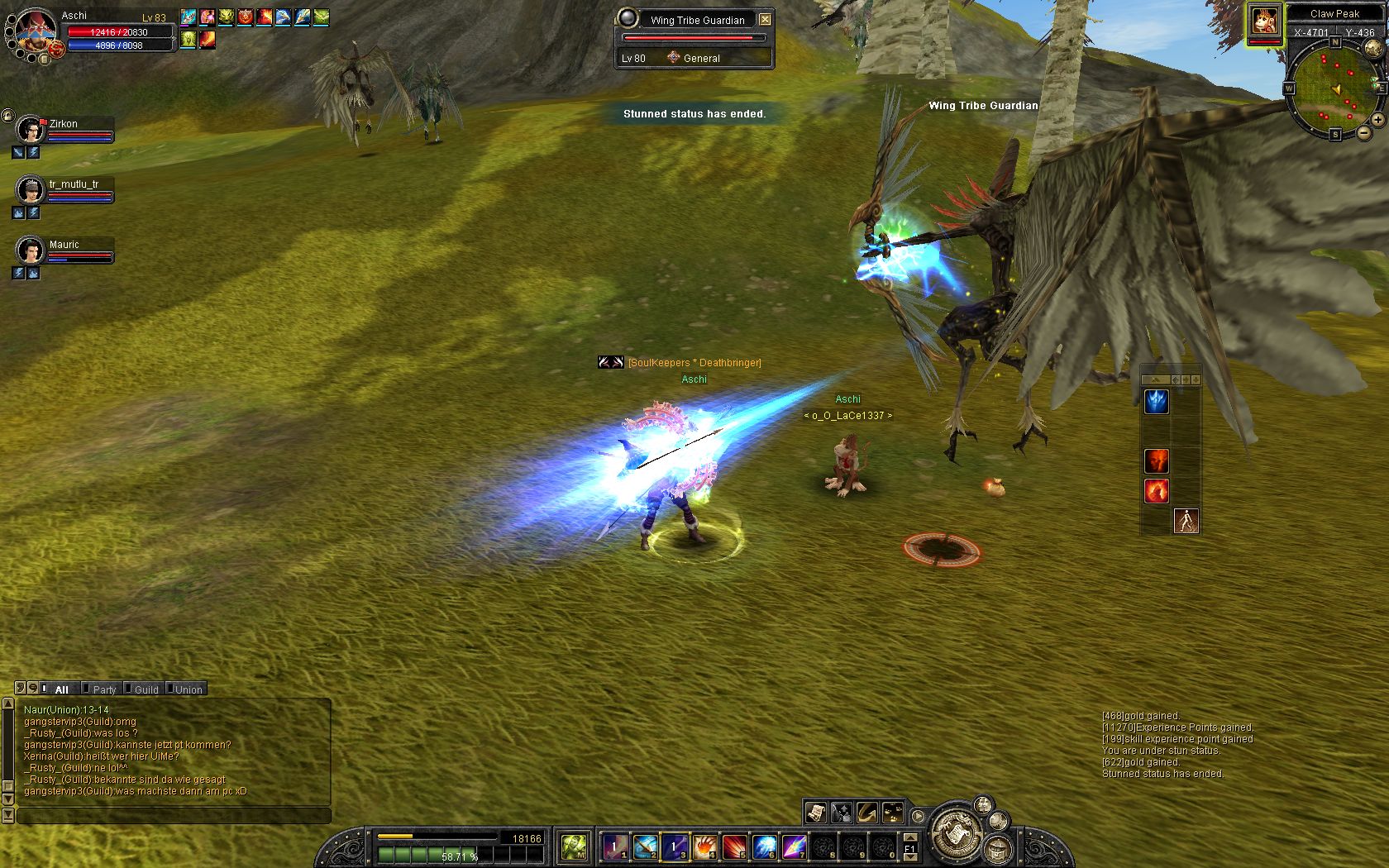This screenshot has height=868, width=1389.
Task: Switch chat to the Party tab
Action: tap(104, 689)
